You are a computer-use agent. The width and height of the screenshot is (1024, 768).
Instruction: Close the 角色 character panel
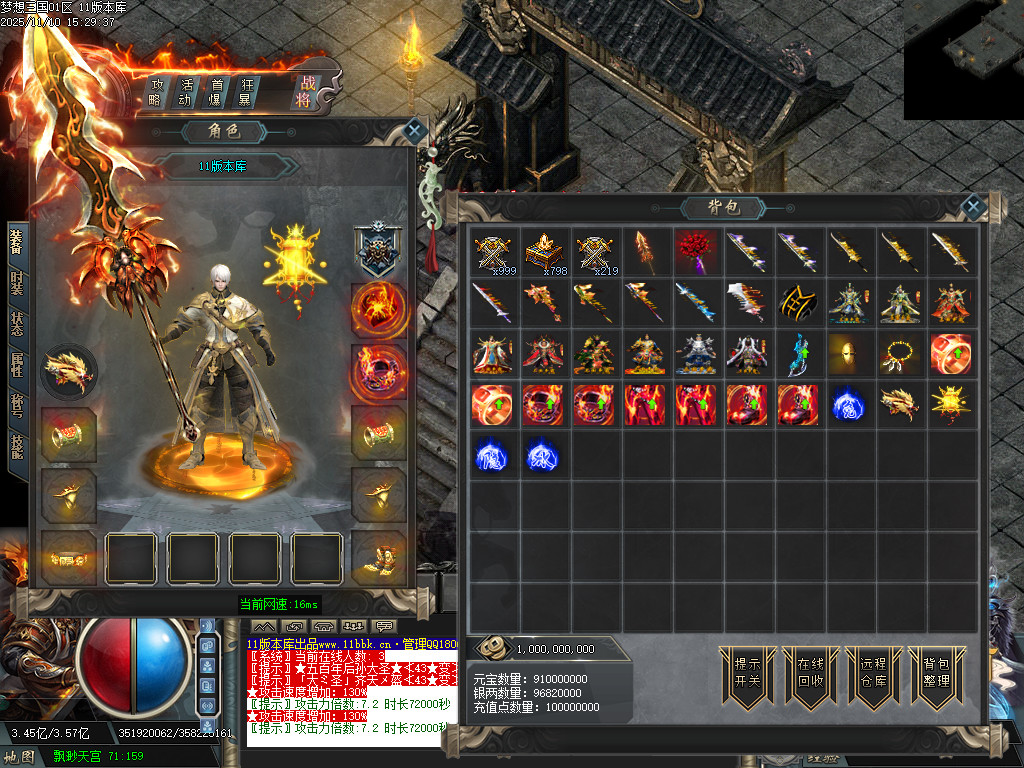click(415, 131)
